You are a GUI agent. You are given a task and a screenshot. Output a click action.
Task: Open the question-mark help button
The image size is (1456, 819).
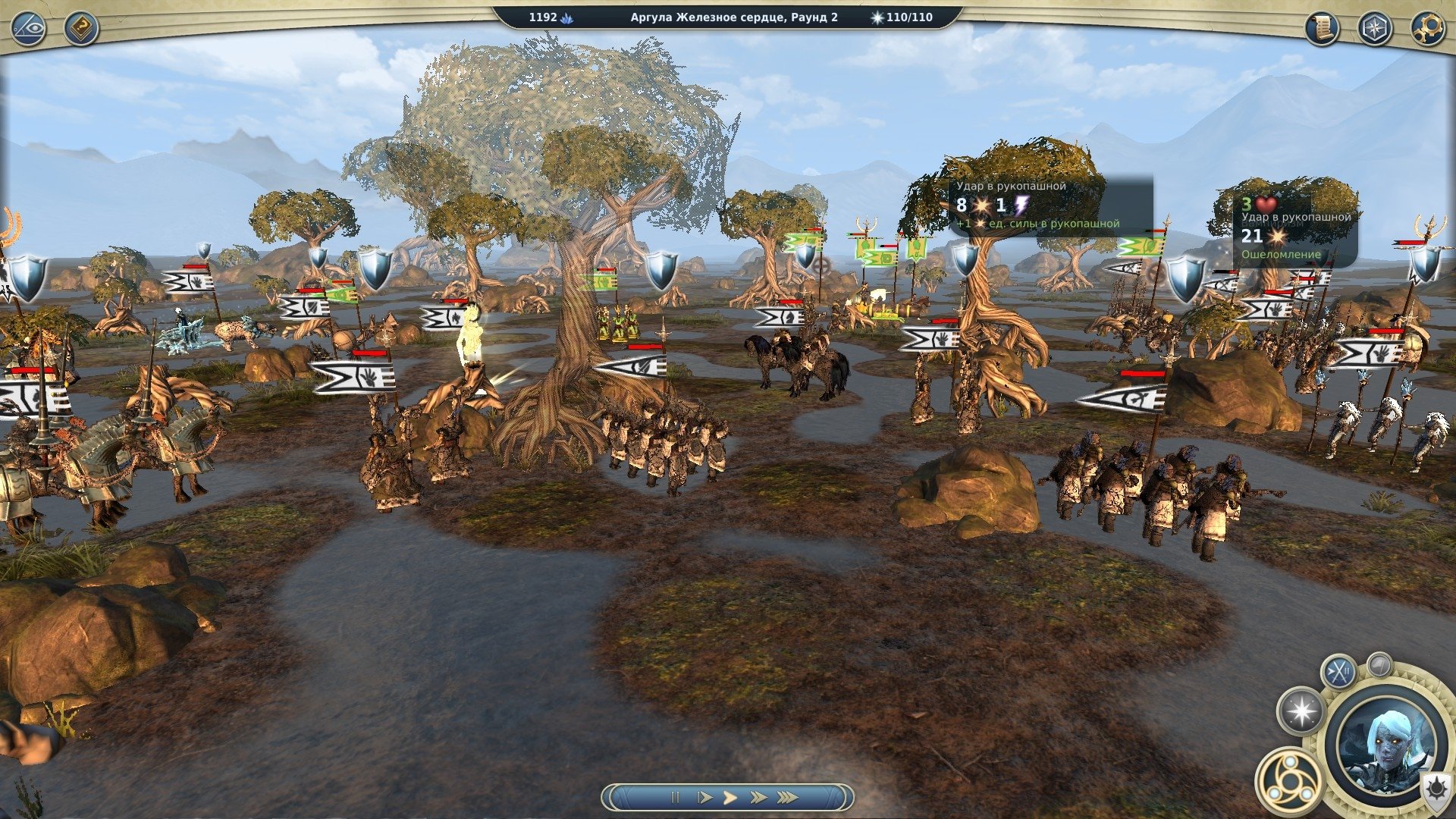click(80, 29)
